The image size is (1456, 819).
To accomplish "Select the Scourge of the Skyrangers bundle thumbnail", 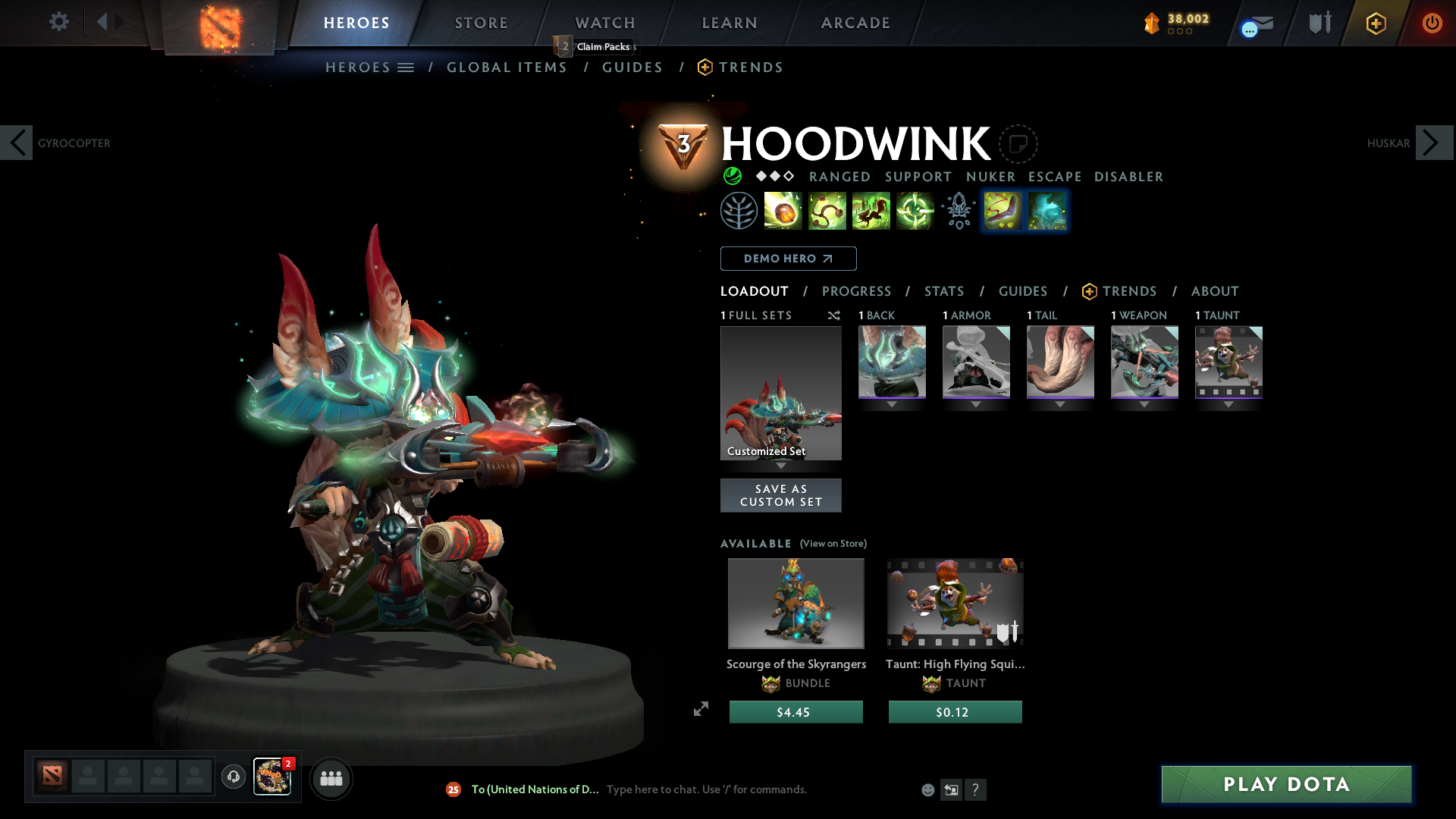I will (x=795, y=603).
